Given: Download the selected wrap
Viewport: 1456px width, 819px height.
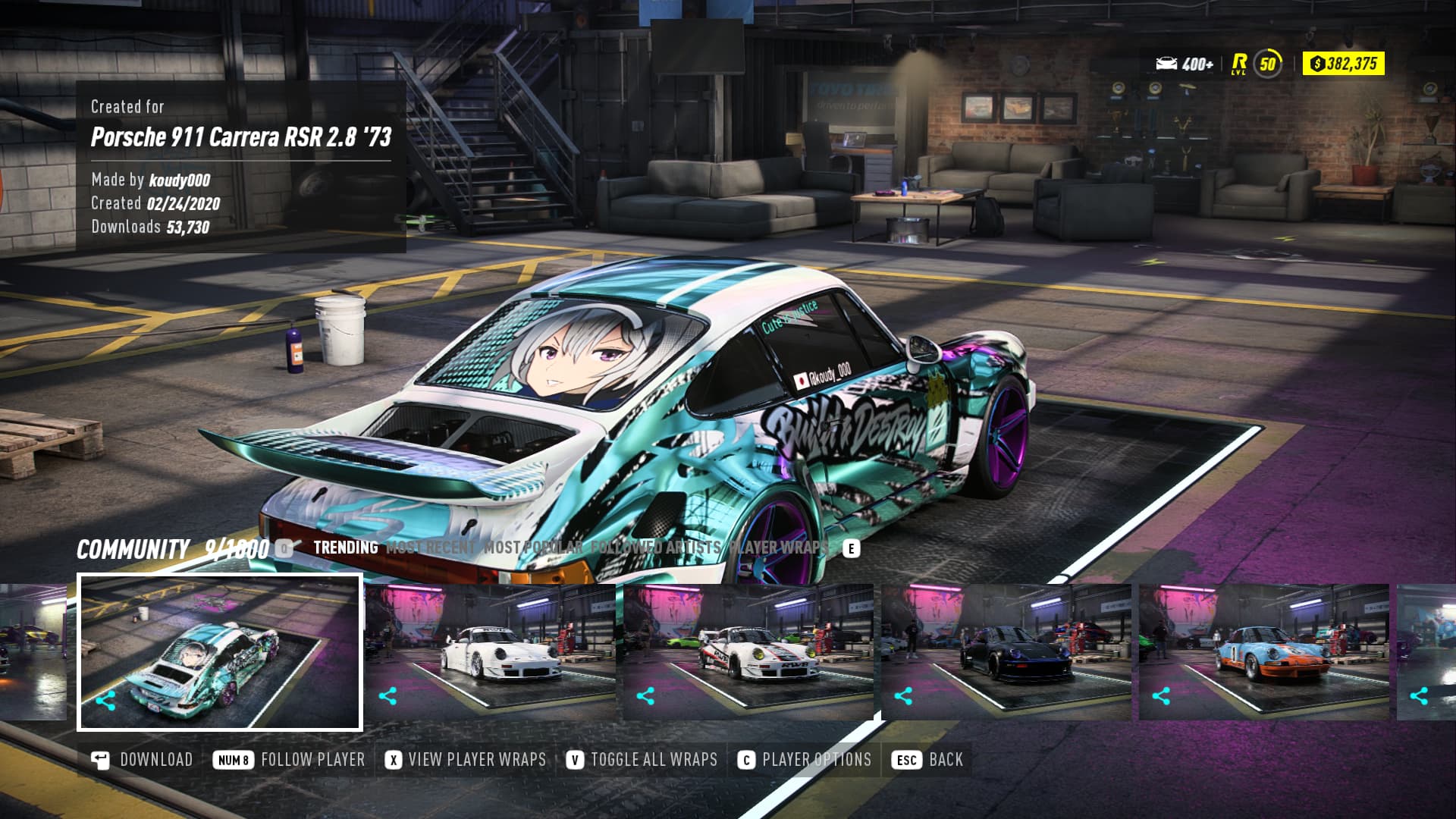Looking at the screenshot, I should [x=142, y=760].
